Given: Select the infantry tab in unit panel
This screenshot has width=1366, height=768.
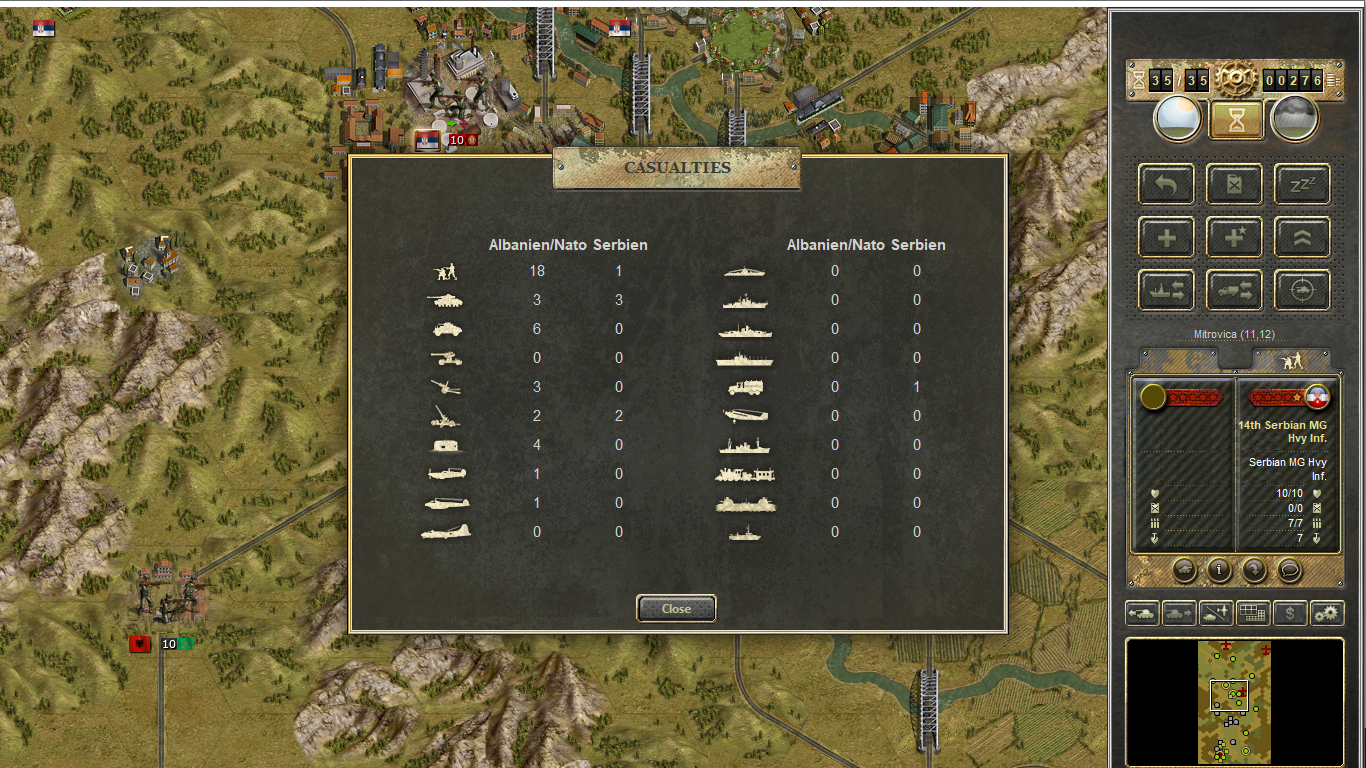Looking at the screenshot, I should (x=1292, y=359).
